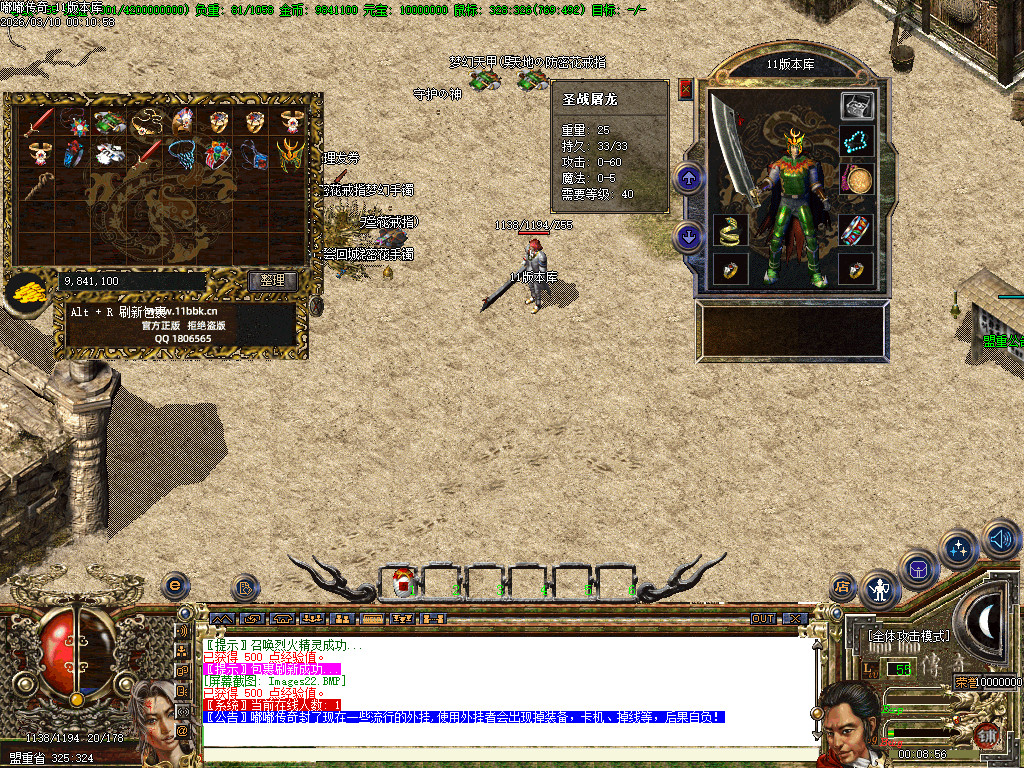Pick the wooden staff item in the bag

(38, 187)
